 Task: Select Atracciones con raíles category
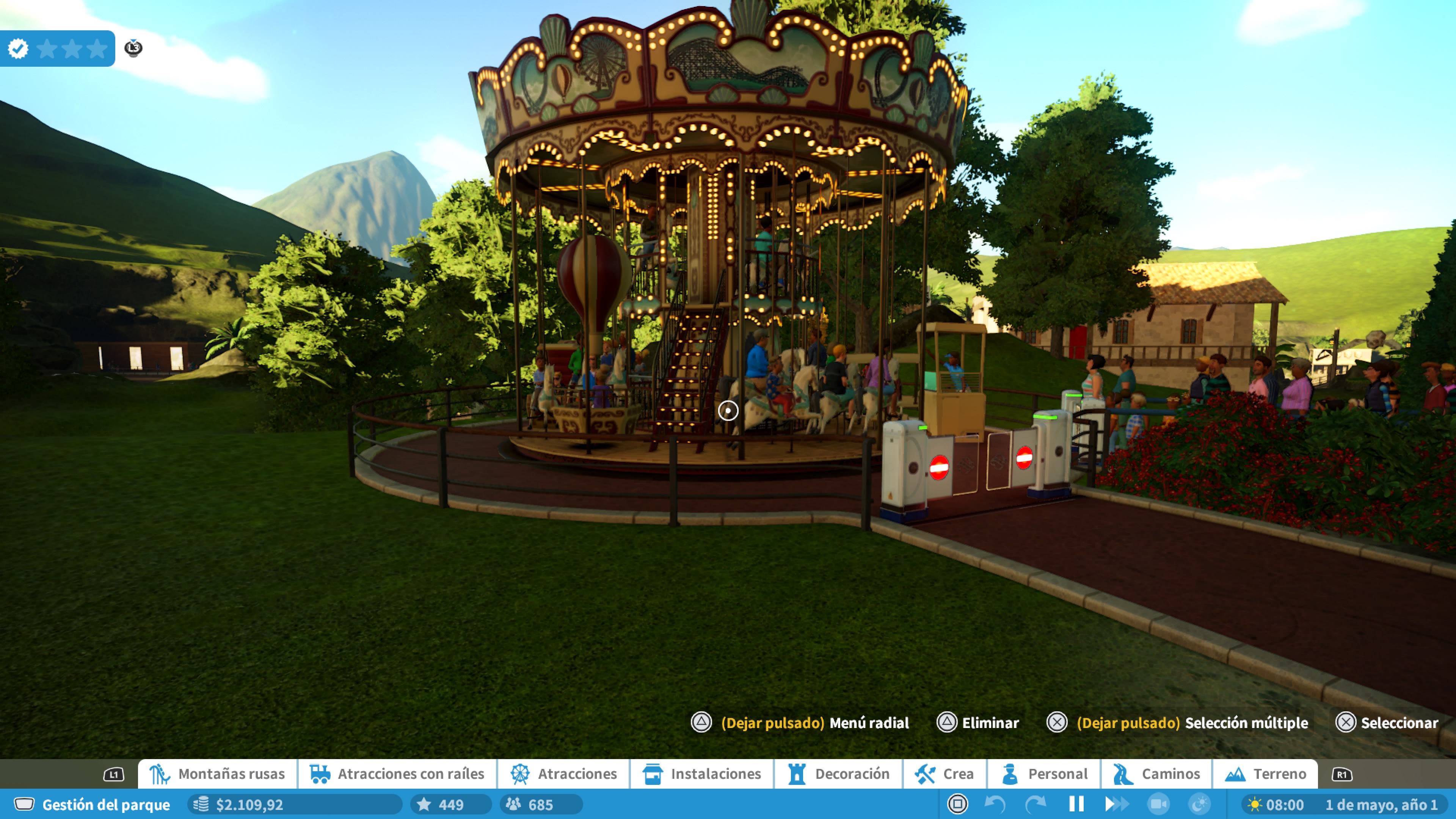(397, 774)
